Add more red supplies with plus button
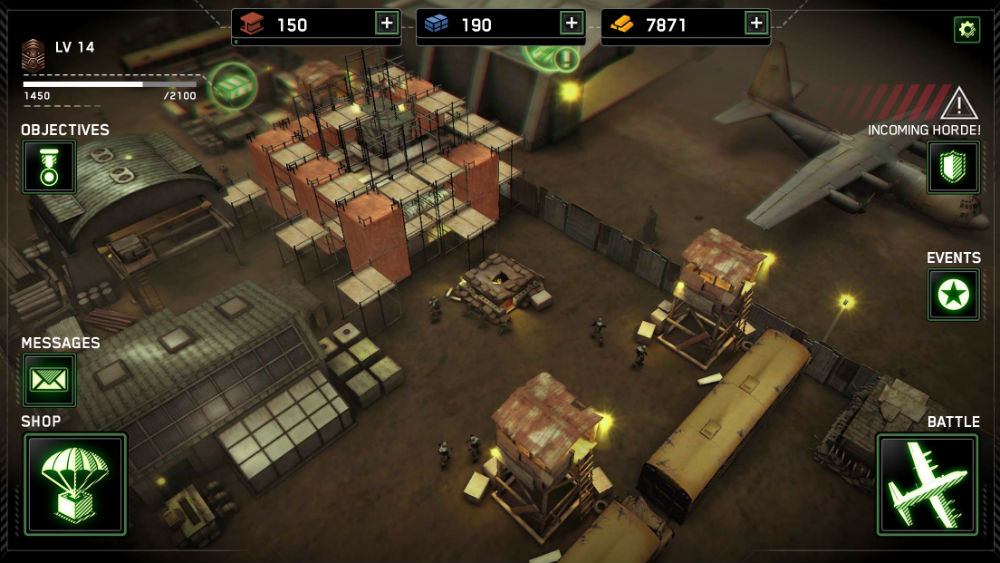The image size is (1000, 563). coord(386,24)
